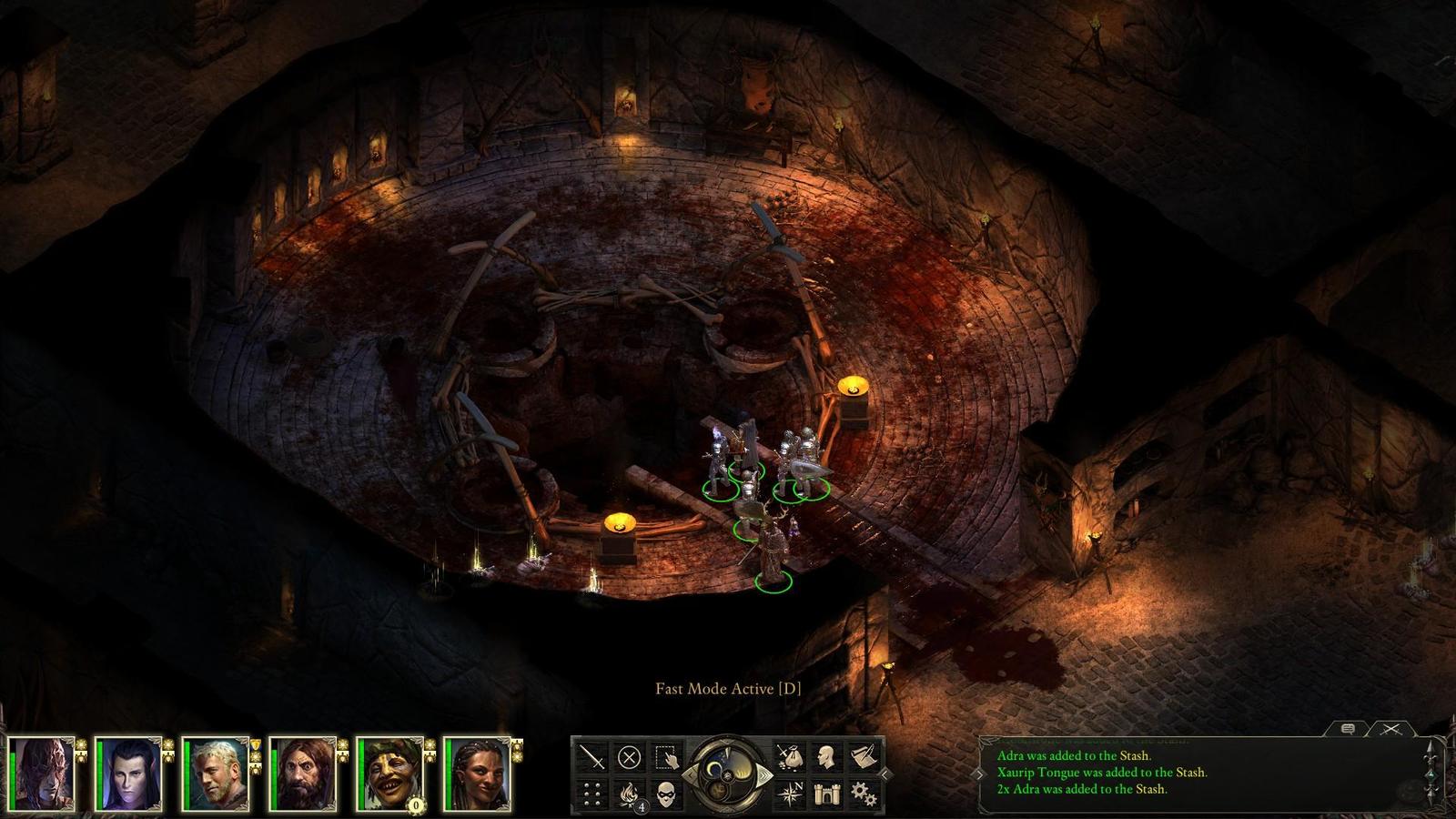1456x819 pixels.
Task: Click the slow-speed arrow left of the clock dial
Action: point(689,775)
